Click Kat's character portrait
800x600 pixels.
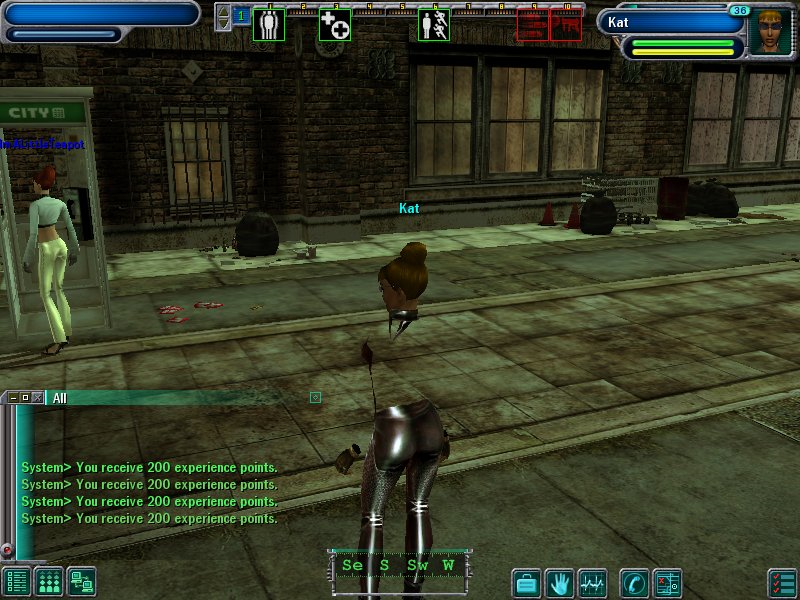coord(770,32)
